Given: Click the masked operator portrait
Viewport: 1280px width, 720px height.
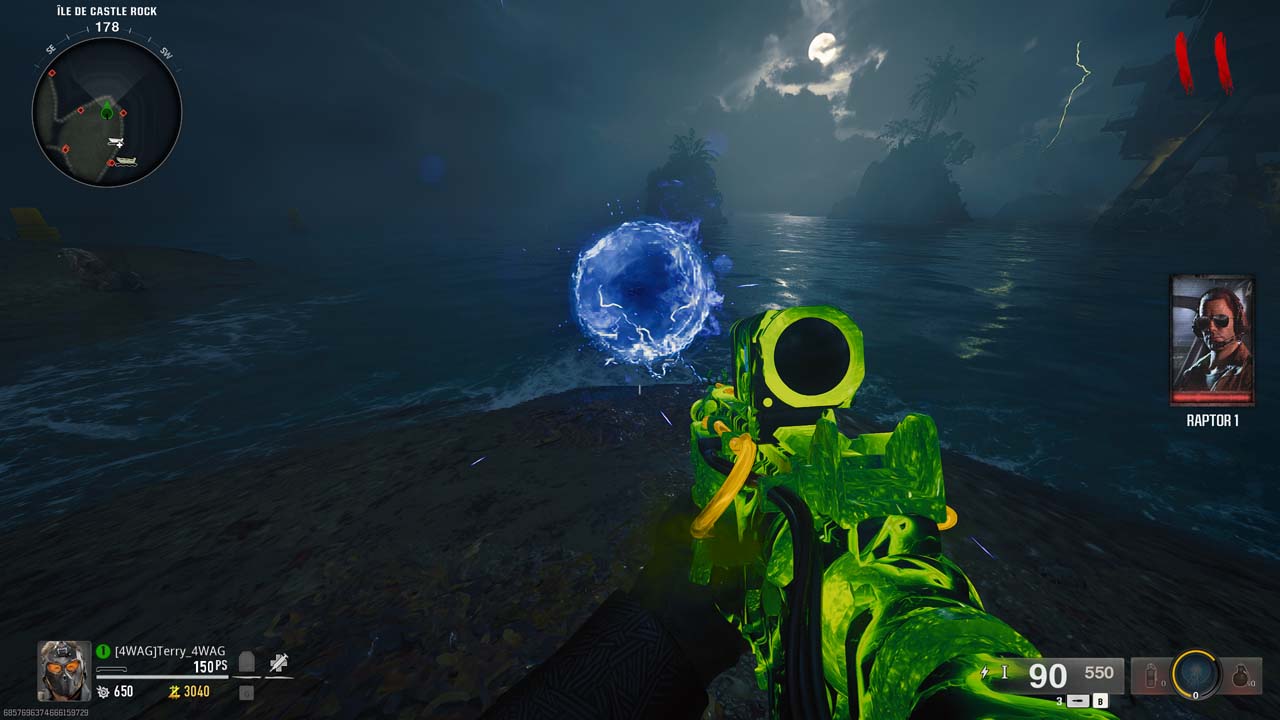Looking at the screenshot, I should click(x=65, y=670).
